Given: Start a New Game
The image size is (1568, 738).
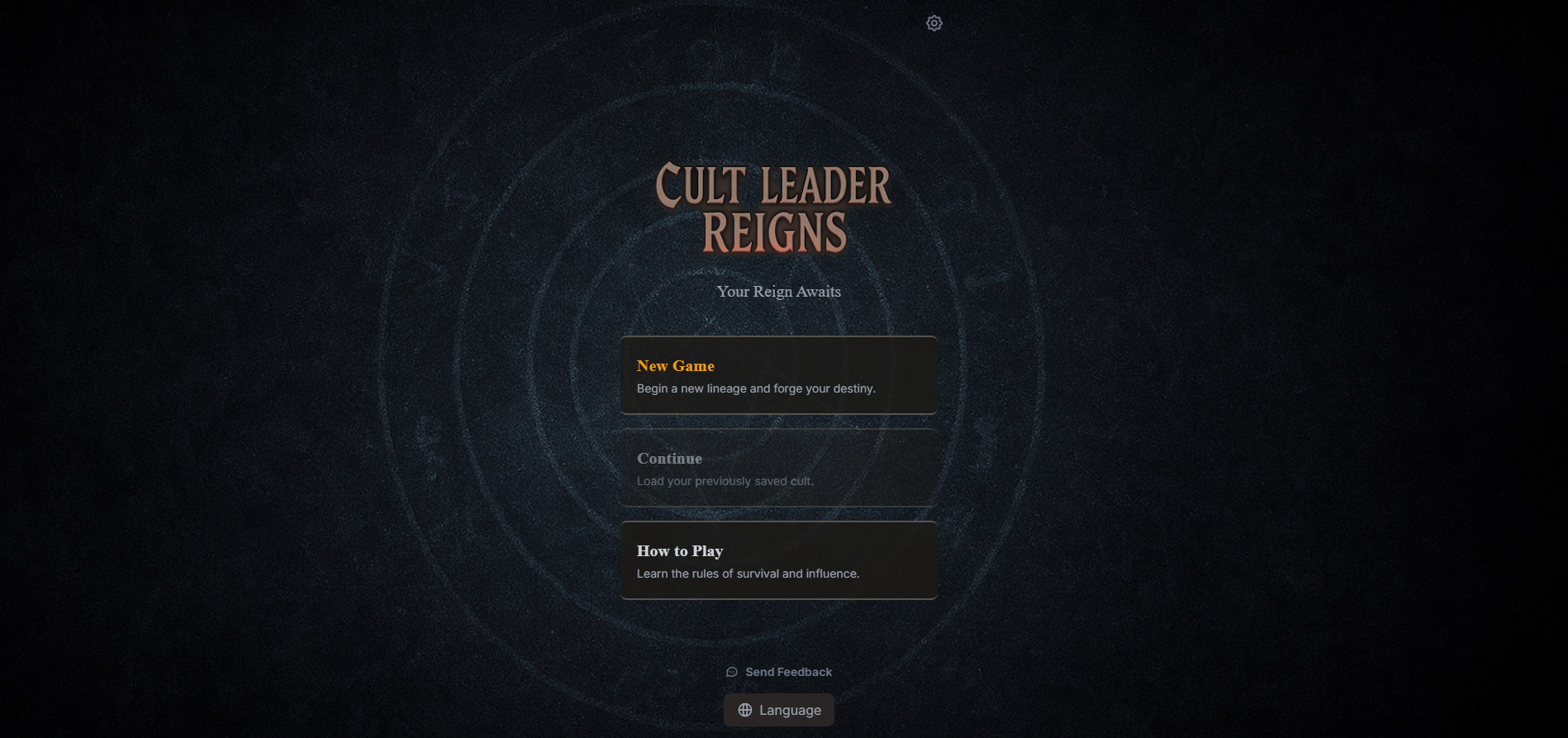Looking at the screenshot, I should (x=777, y=375).
